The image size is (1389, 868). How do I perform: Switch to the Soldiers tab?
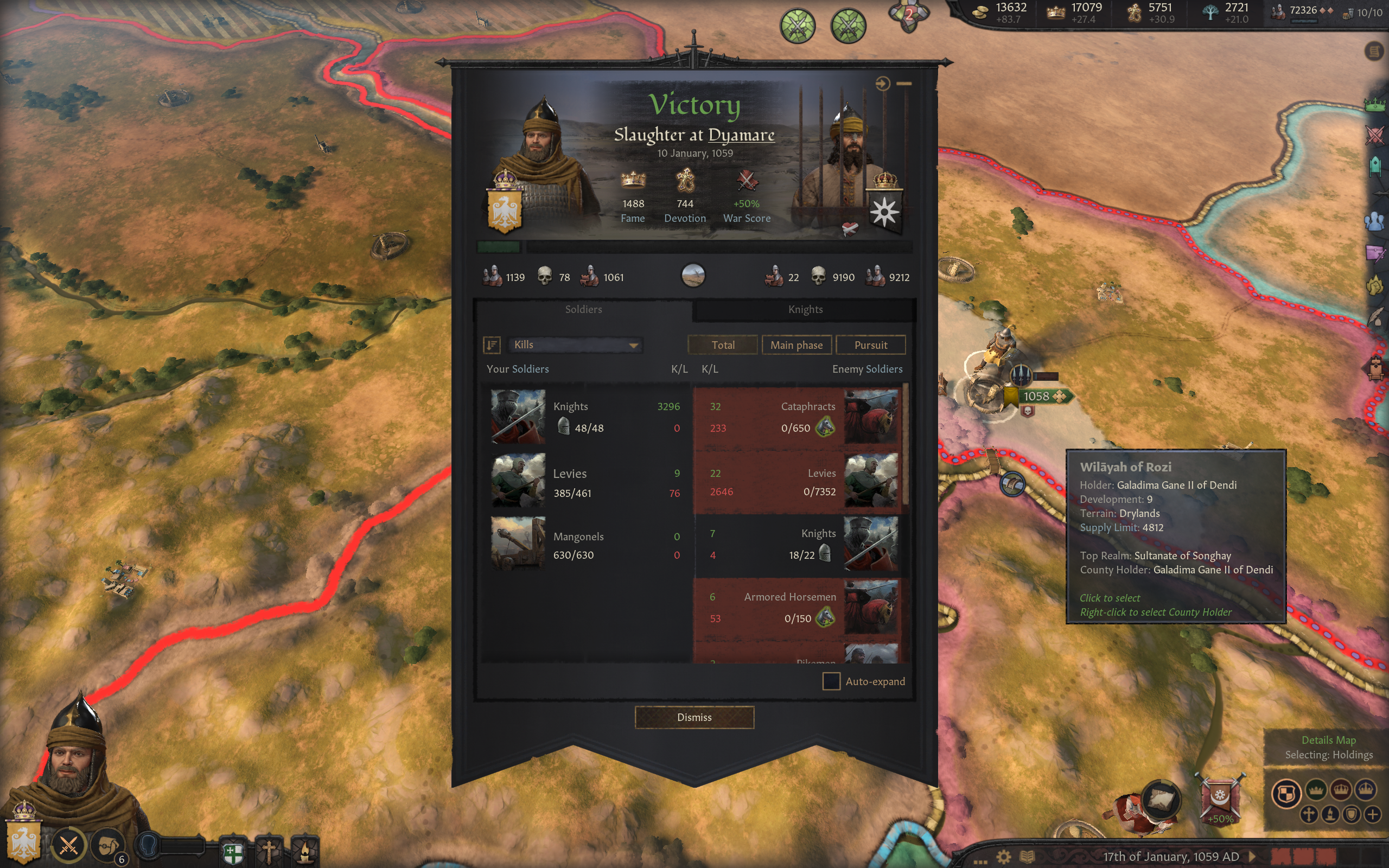click(583, 309)
